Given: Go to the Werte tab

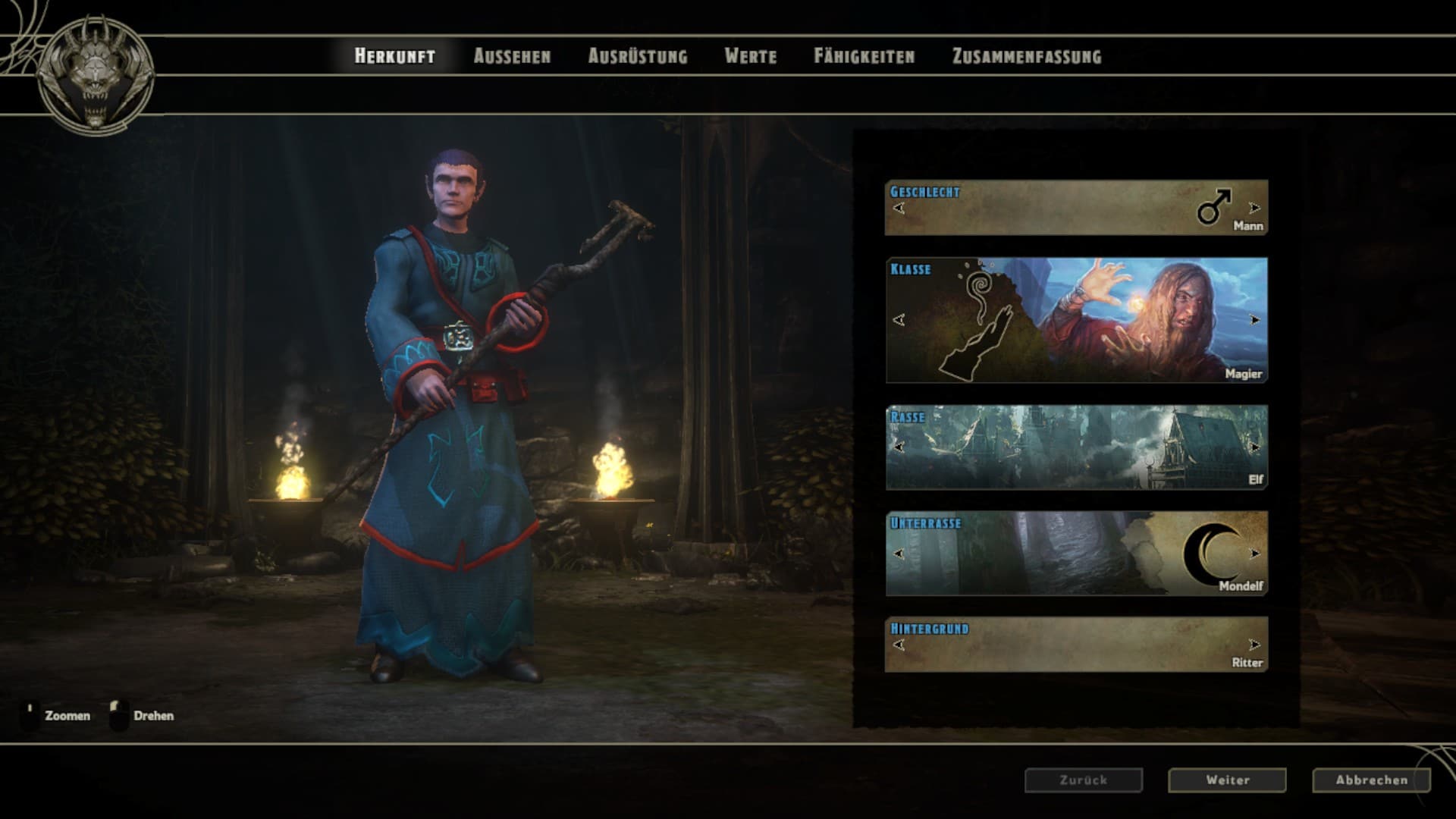Looking at the screenshot, I should click(x=750, y=56).
